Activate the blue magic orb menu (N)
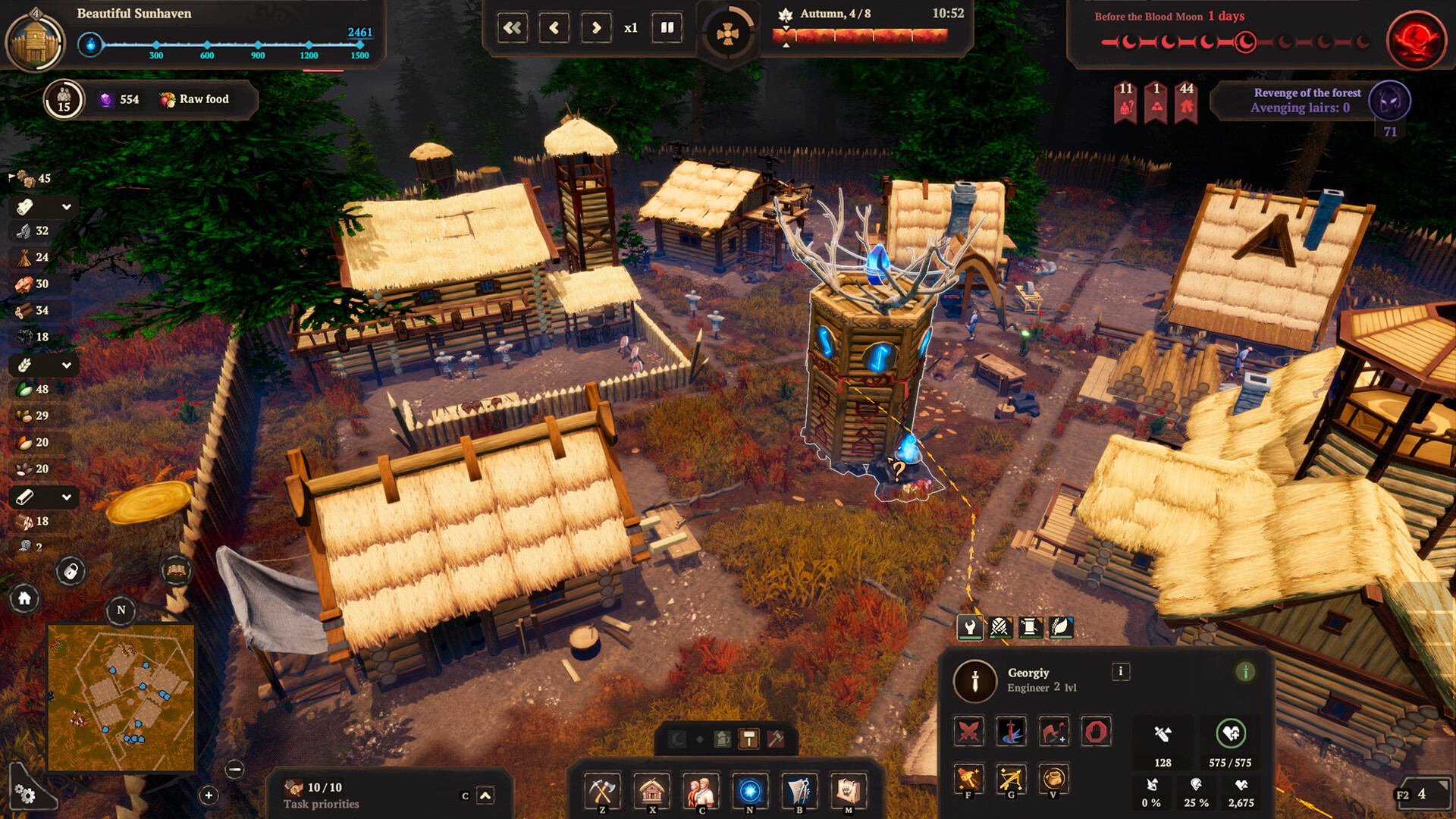 coord(750,791)
